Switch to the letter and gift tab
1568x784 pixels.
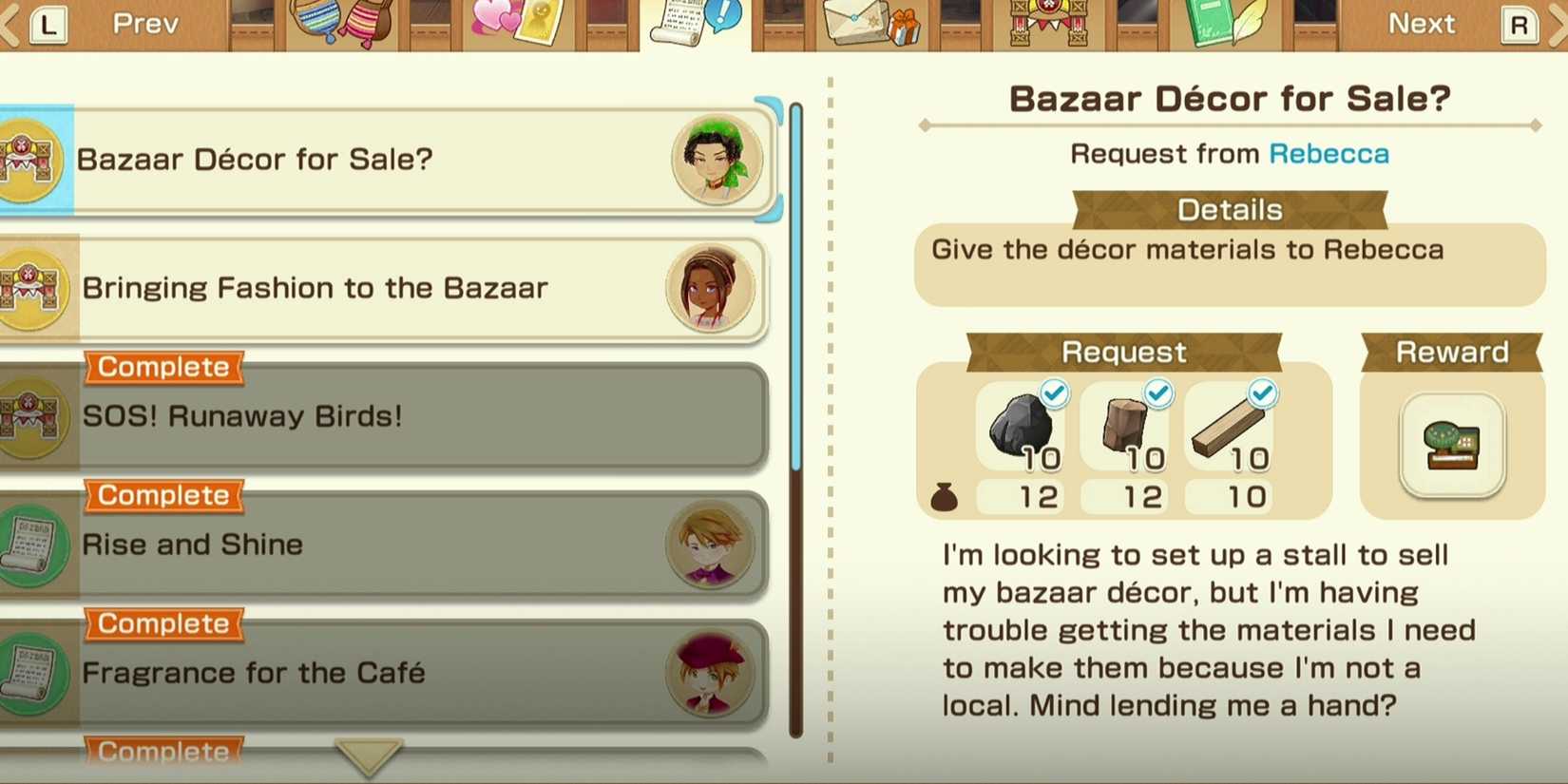tap(870, 23)
